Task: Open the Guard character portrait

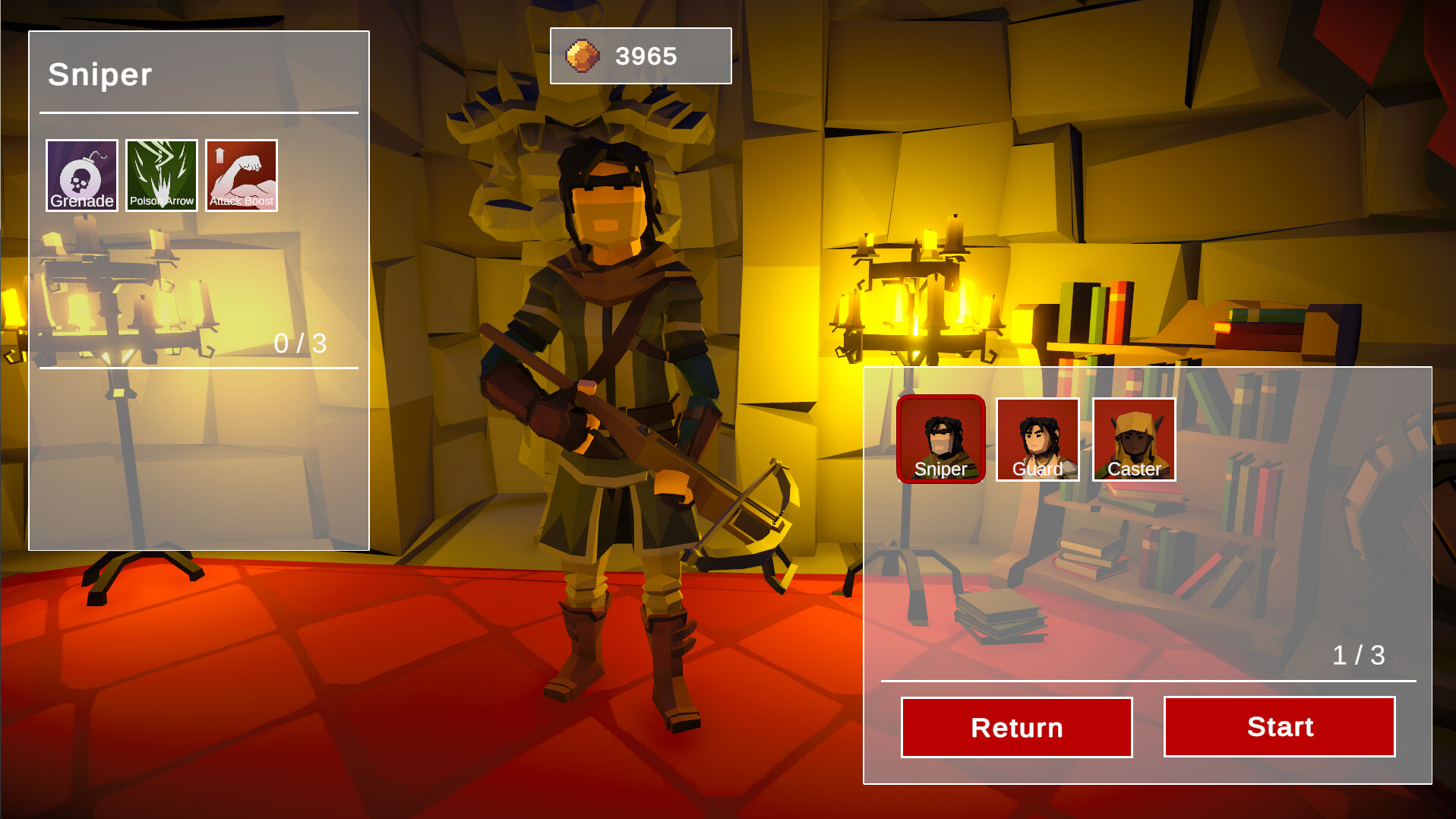Action: coord(1038,439)
